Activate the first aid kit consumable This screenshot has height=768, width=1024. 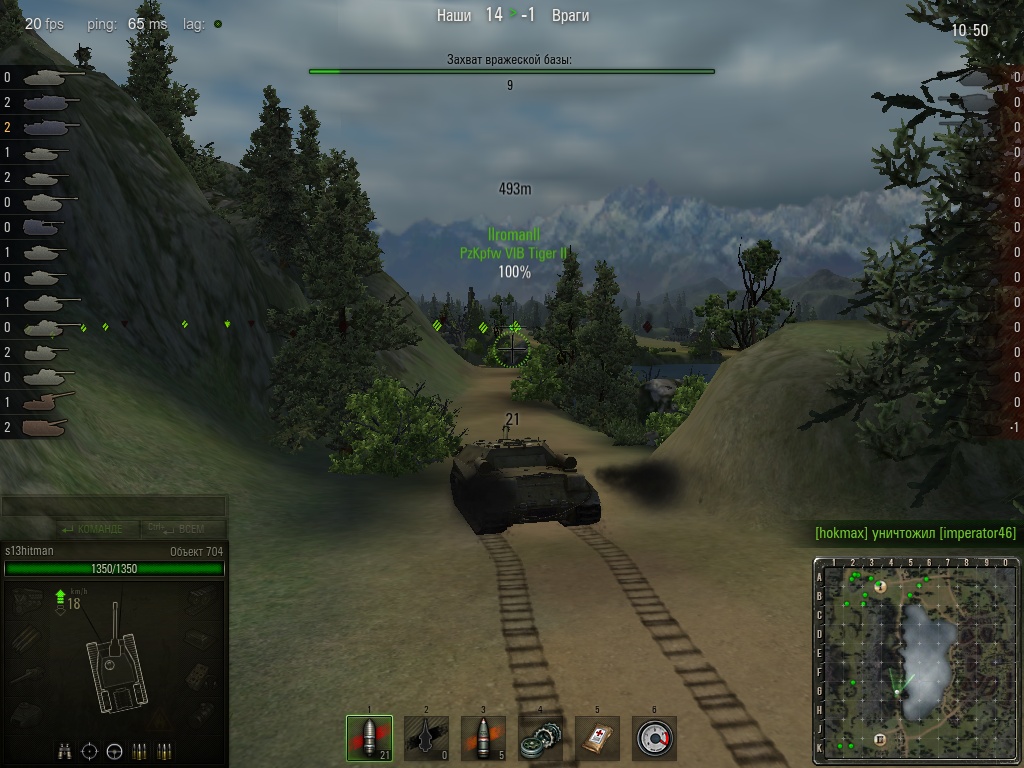[x=597, y=739]
